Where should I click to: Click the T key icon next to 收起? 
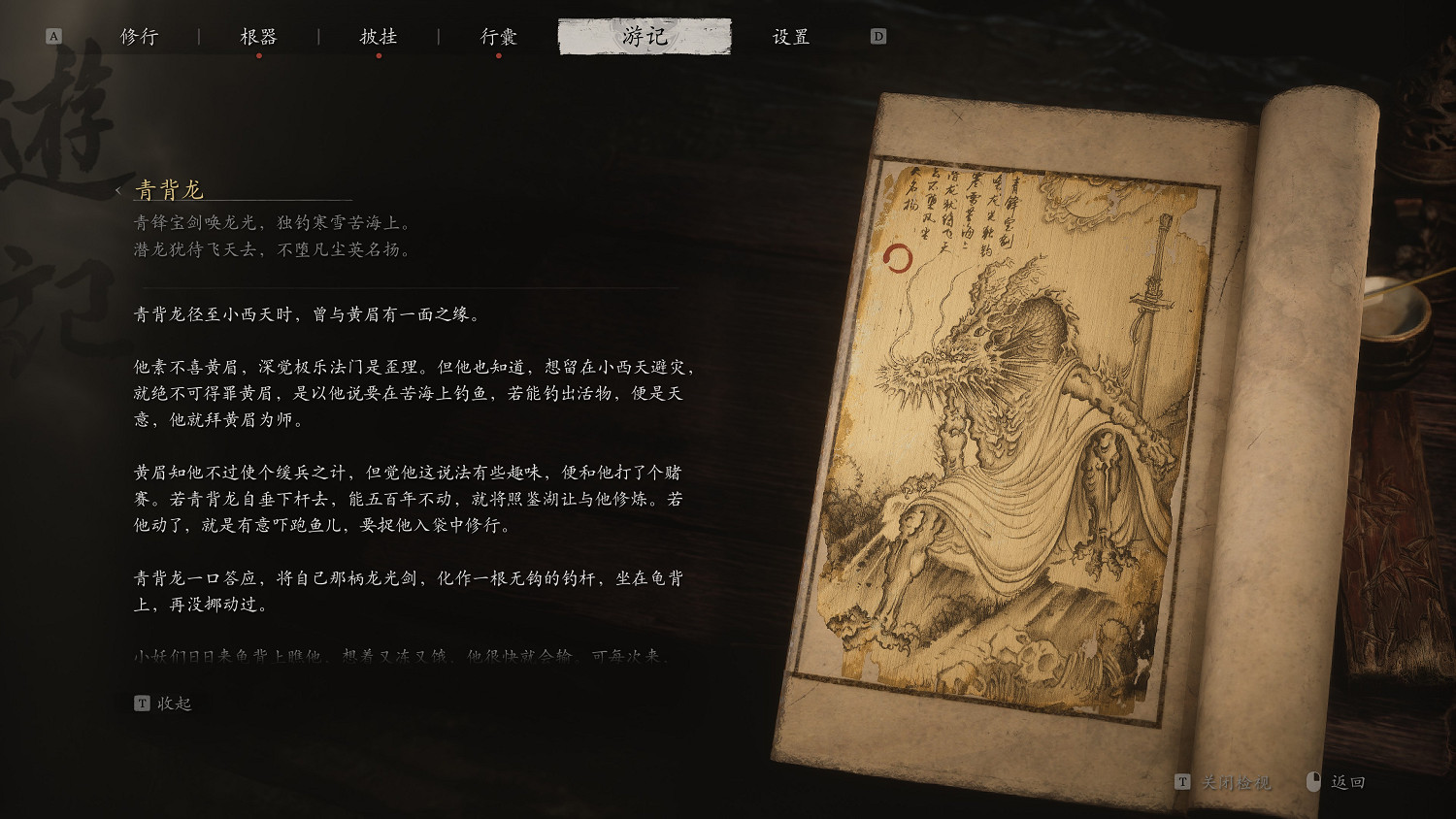pos(142,703)
